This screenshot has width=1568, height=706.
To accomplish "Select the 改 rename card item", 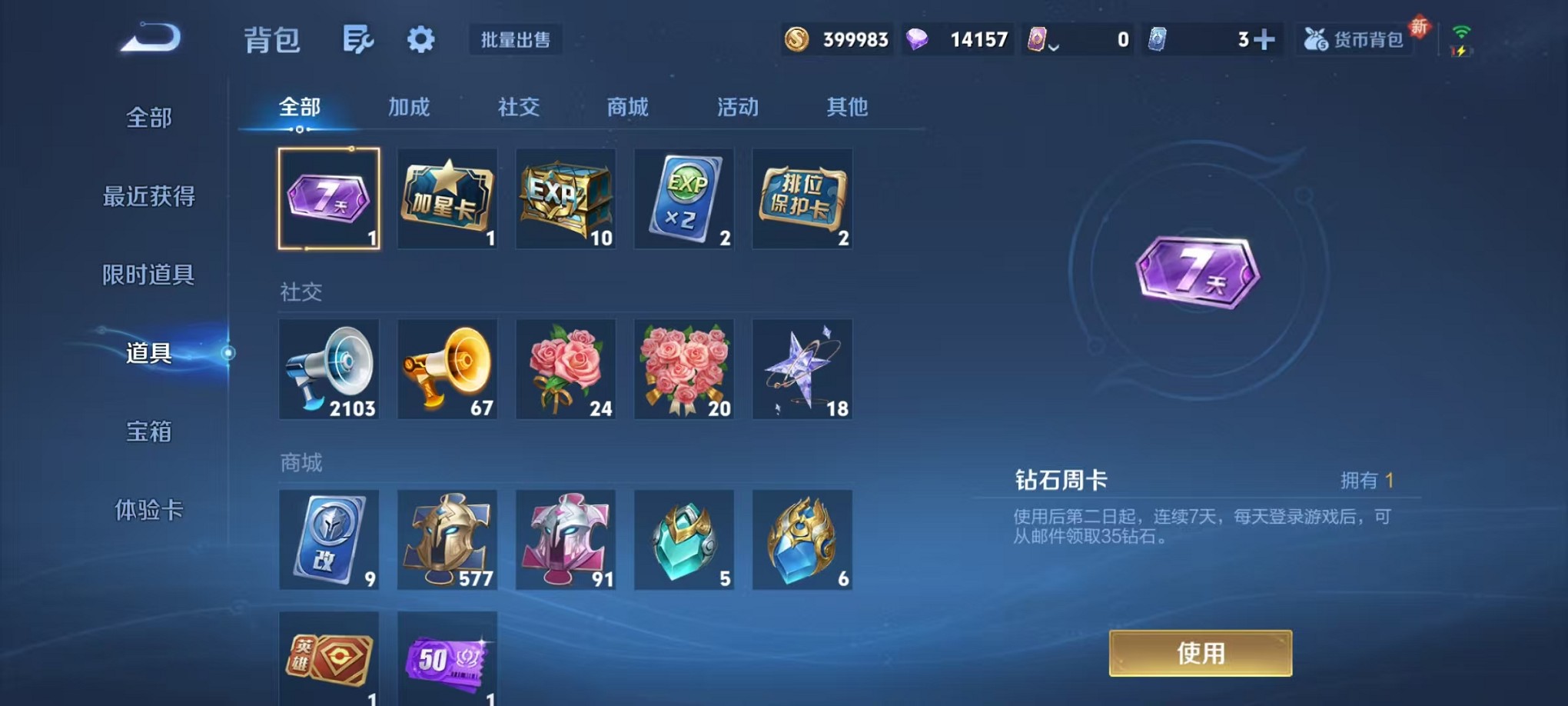I will (329, 540).
